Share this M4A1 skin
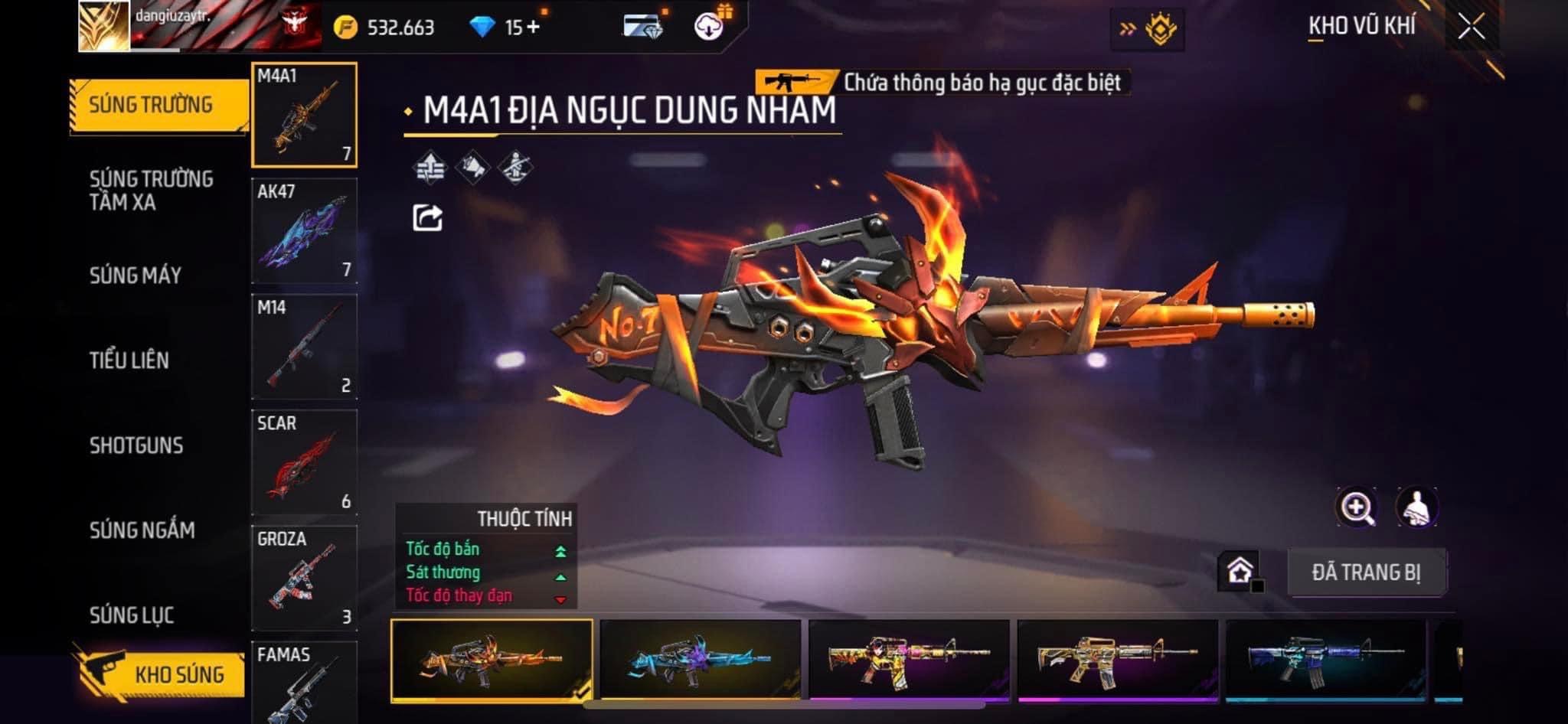The height and width of the screenshot is (724, 1568). point(427,218)
